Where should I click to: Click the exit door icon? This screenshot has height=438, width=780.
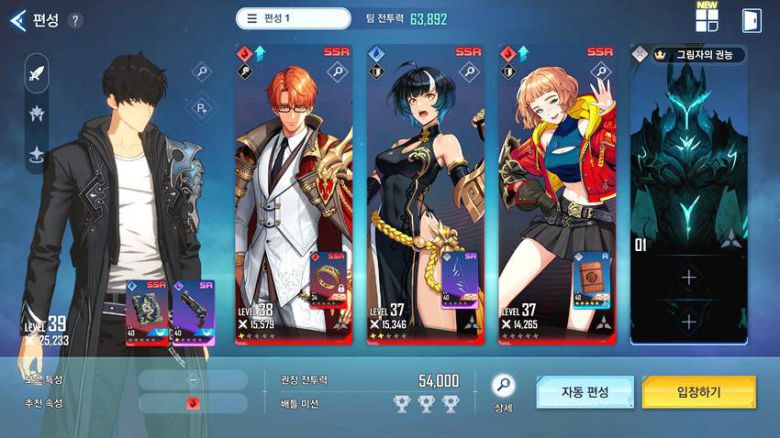coord(751,20)
